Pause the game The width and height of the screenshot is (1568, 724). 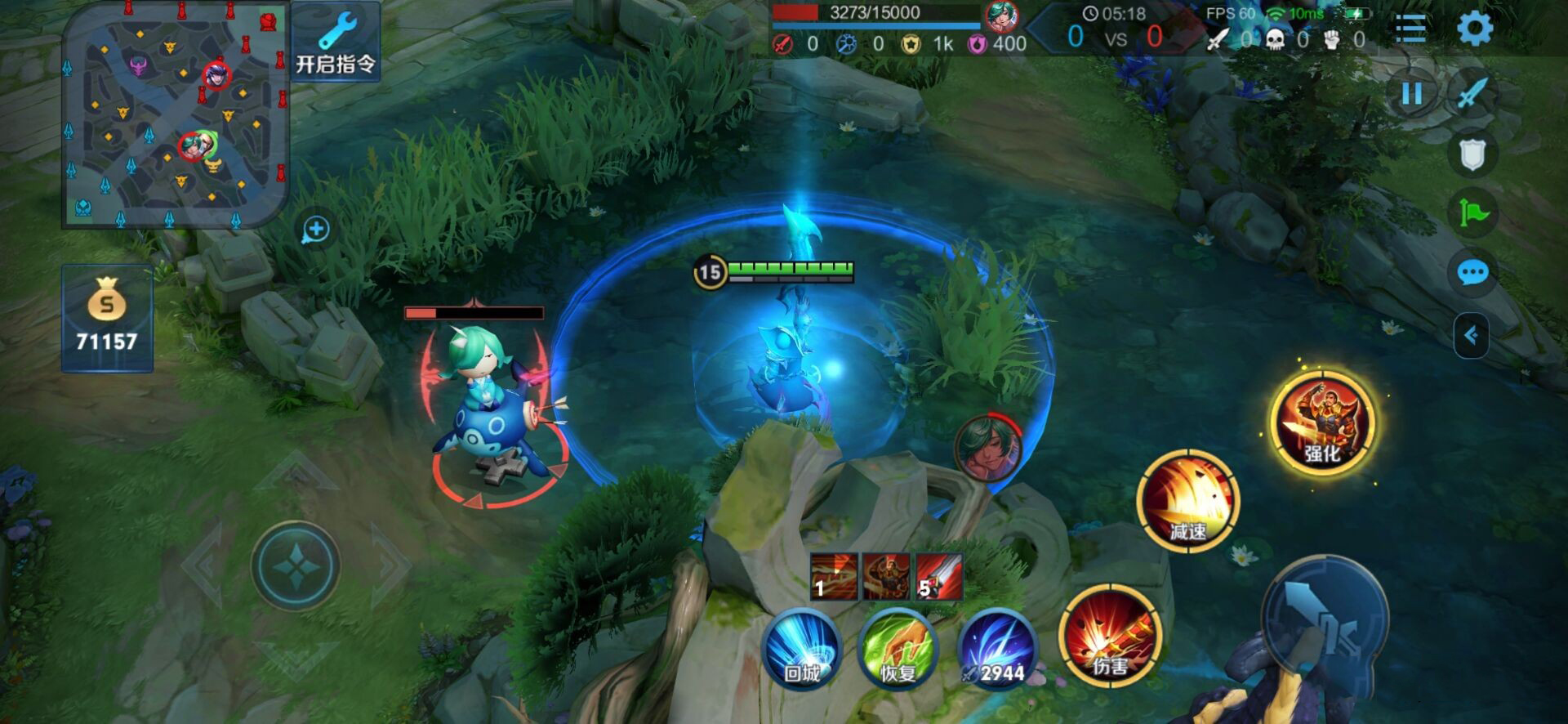(x=1412, y=94)
